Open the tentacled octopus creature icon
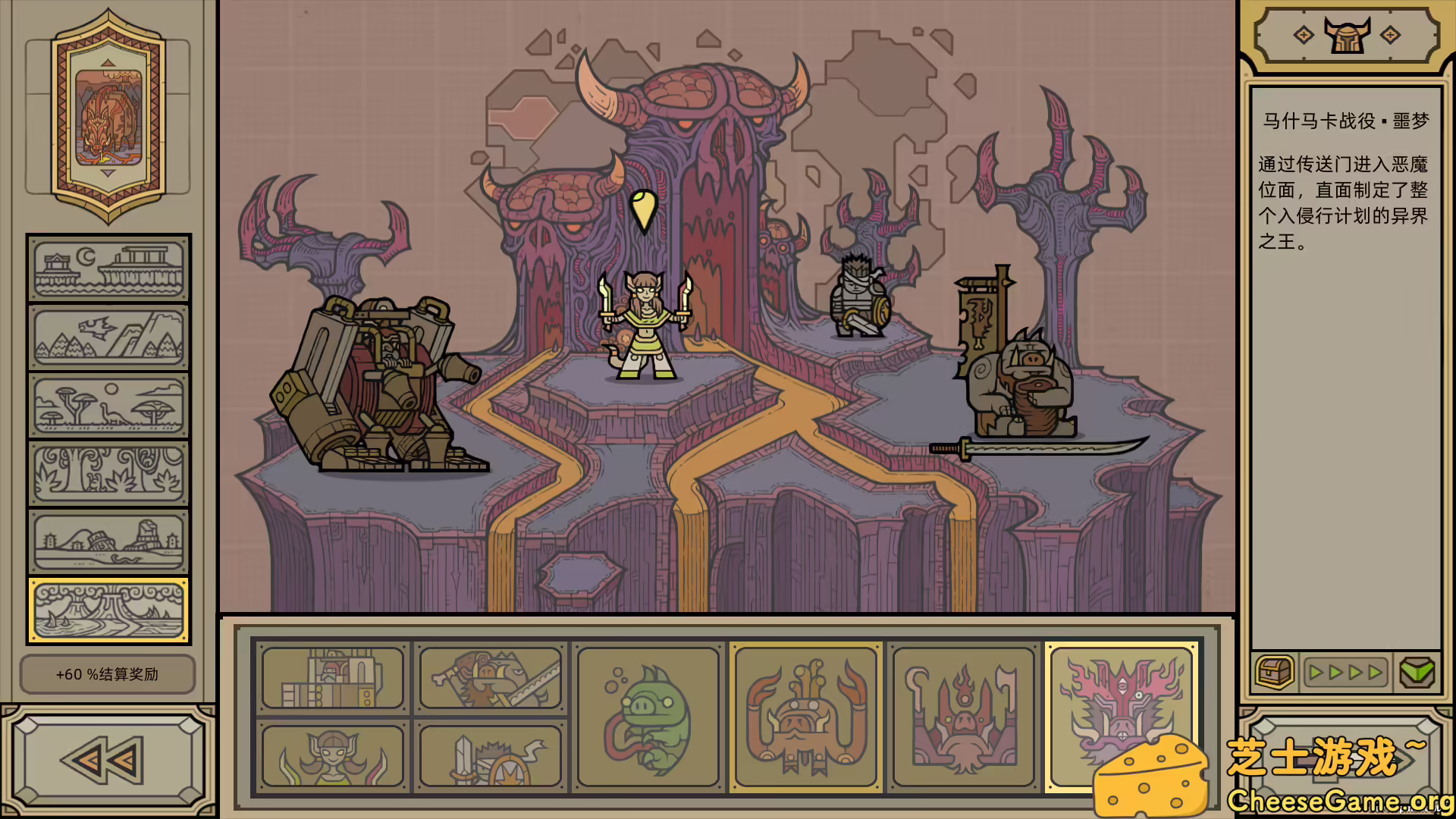The width and height of the screenshot is (1456, 819). (x=805, y=717)
